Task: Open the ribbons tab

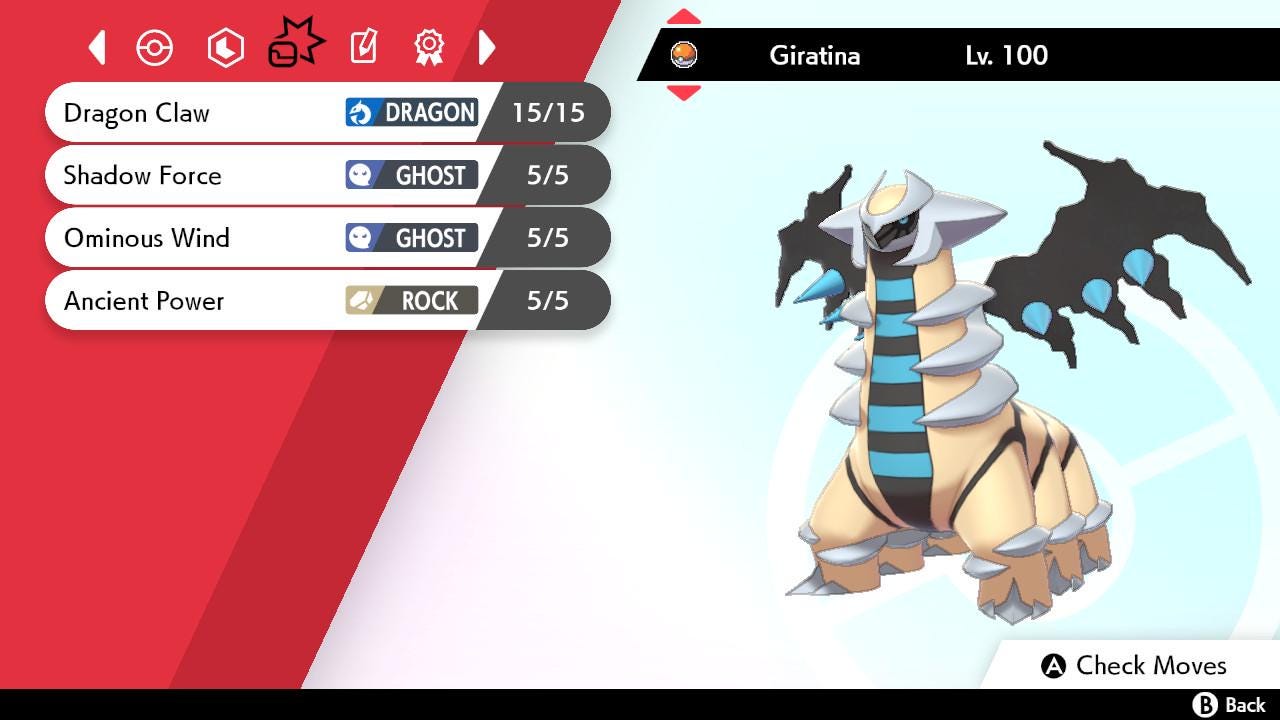Action: coord(429,47)
